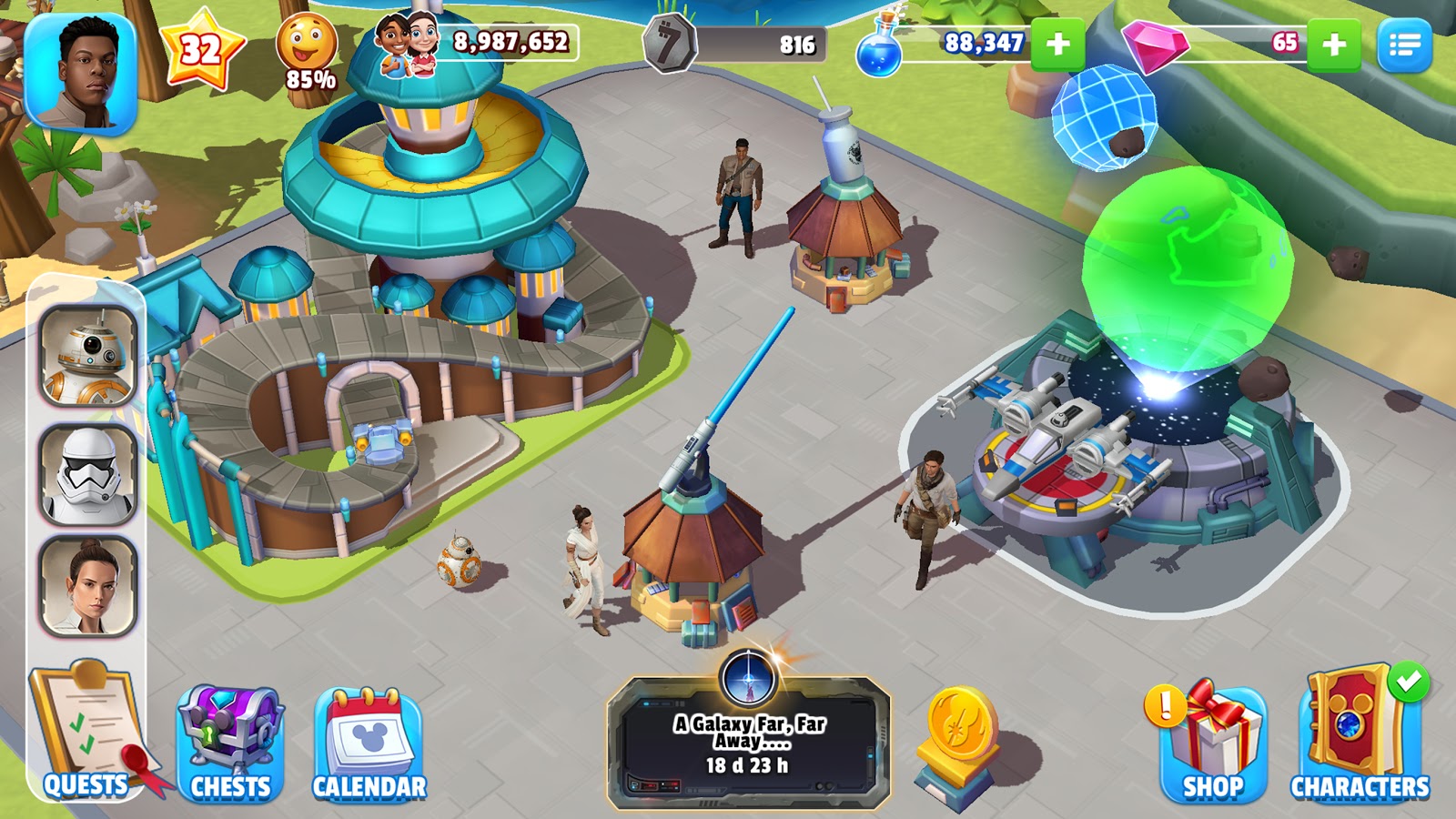This screenshot has height=819, width=1456.
Task: Open the player profile portrait
Action: coord(81,74)
